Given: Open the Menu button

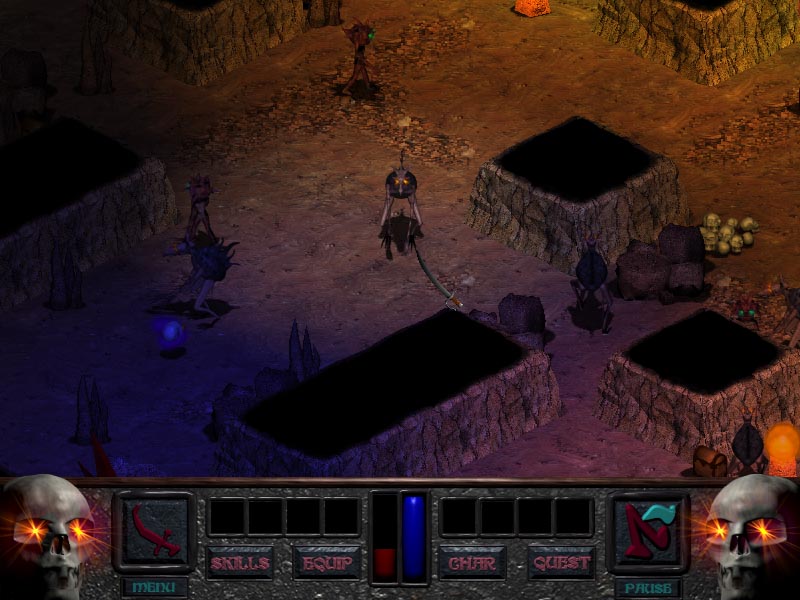Looking at the screenshot, I should pos(153,587).
